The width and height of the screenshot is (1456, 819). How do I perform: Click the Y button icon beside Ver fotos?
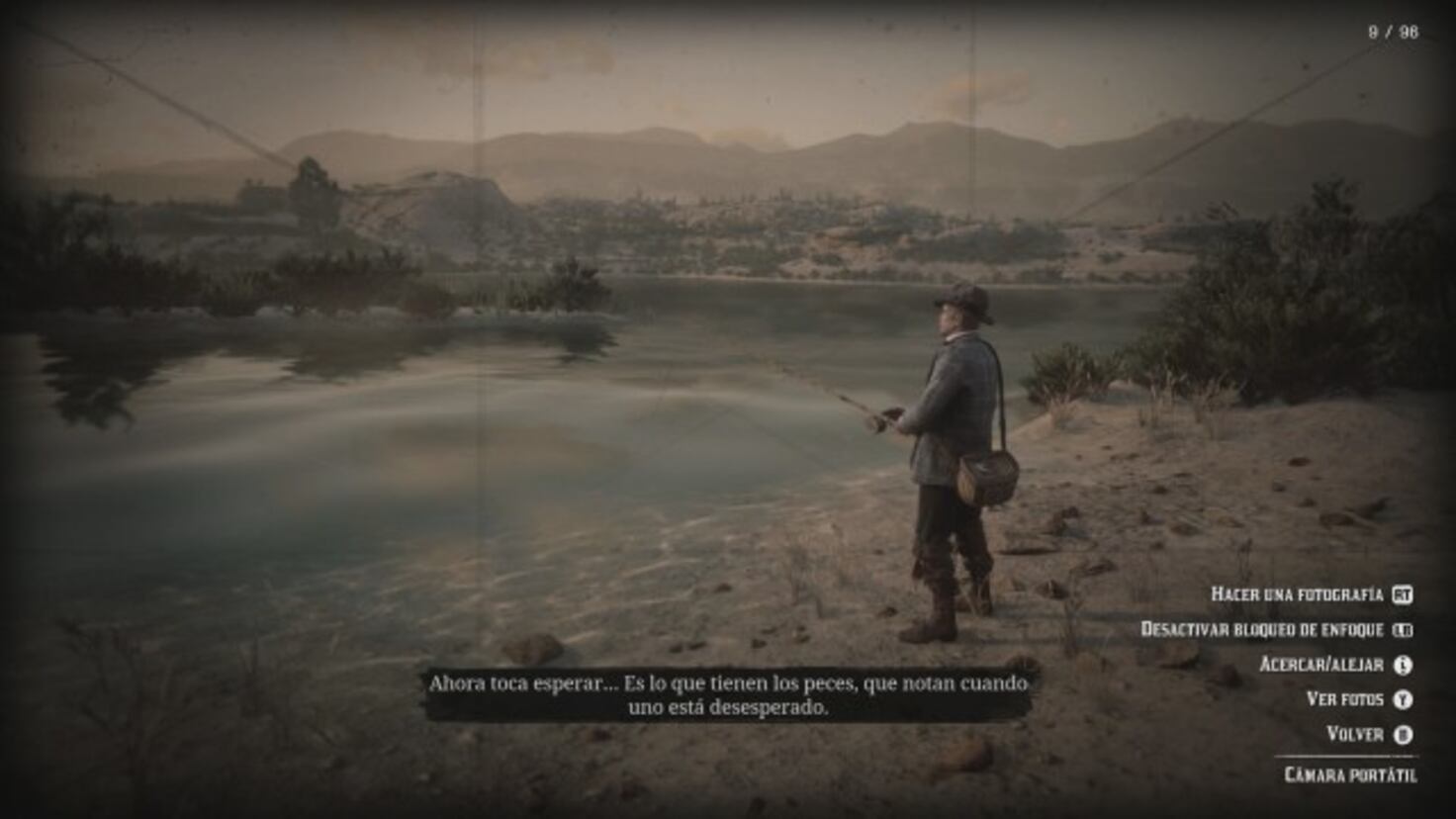(x=1404, y=698)
